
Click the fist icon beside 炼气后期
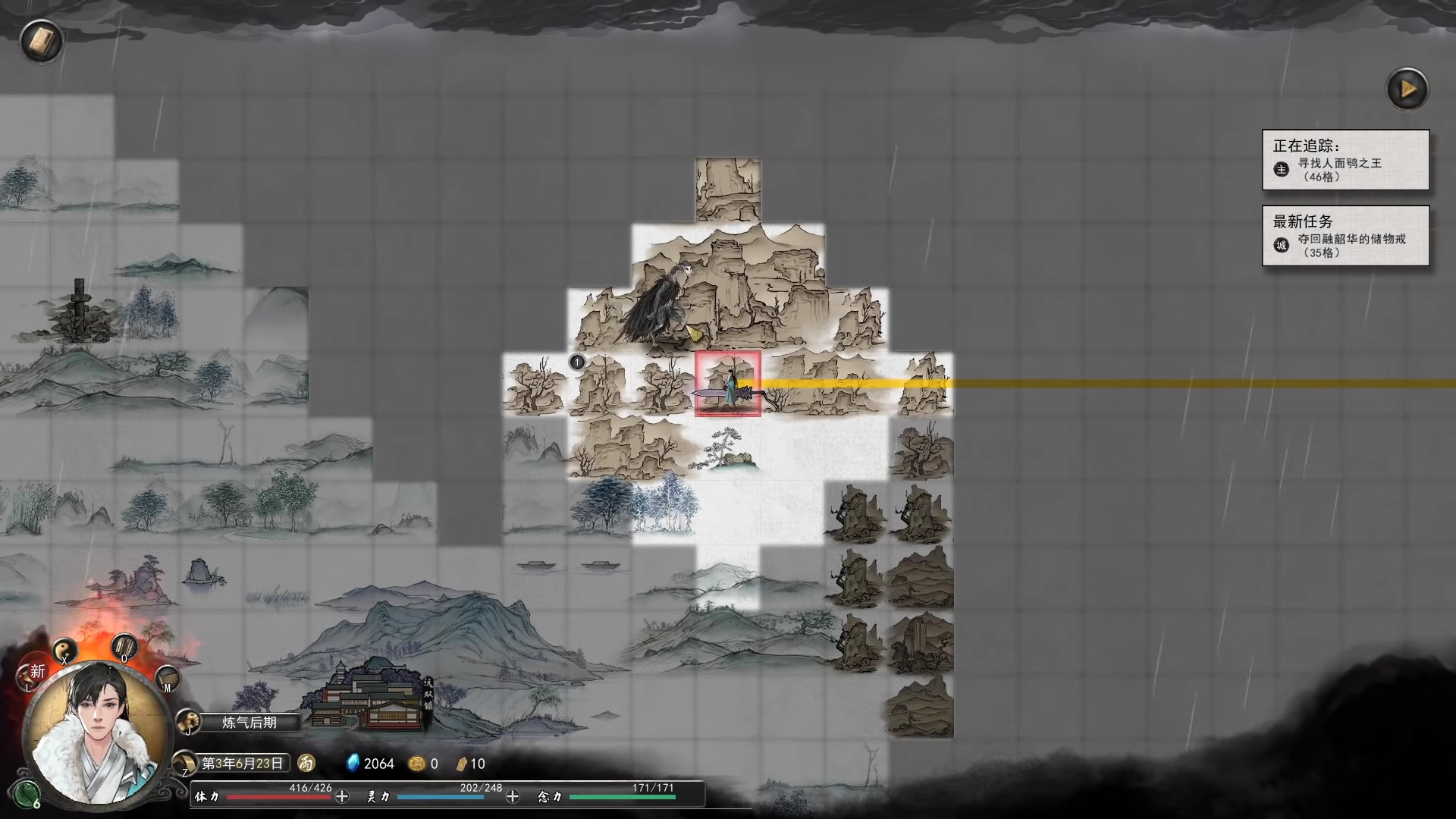pos(187,723)
